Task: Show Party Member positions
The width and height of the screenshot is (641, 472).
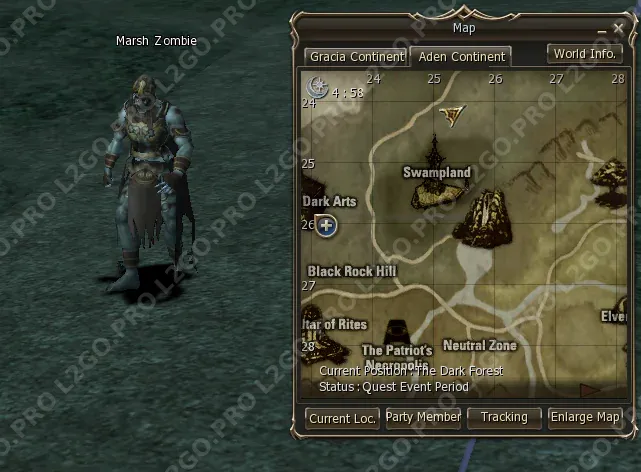Action: (423, 417)
